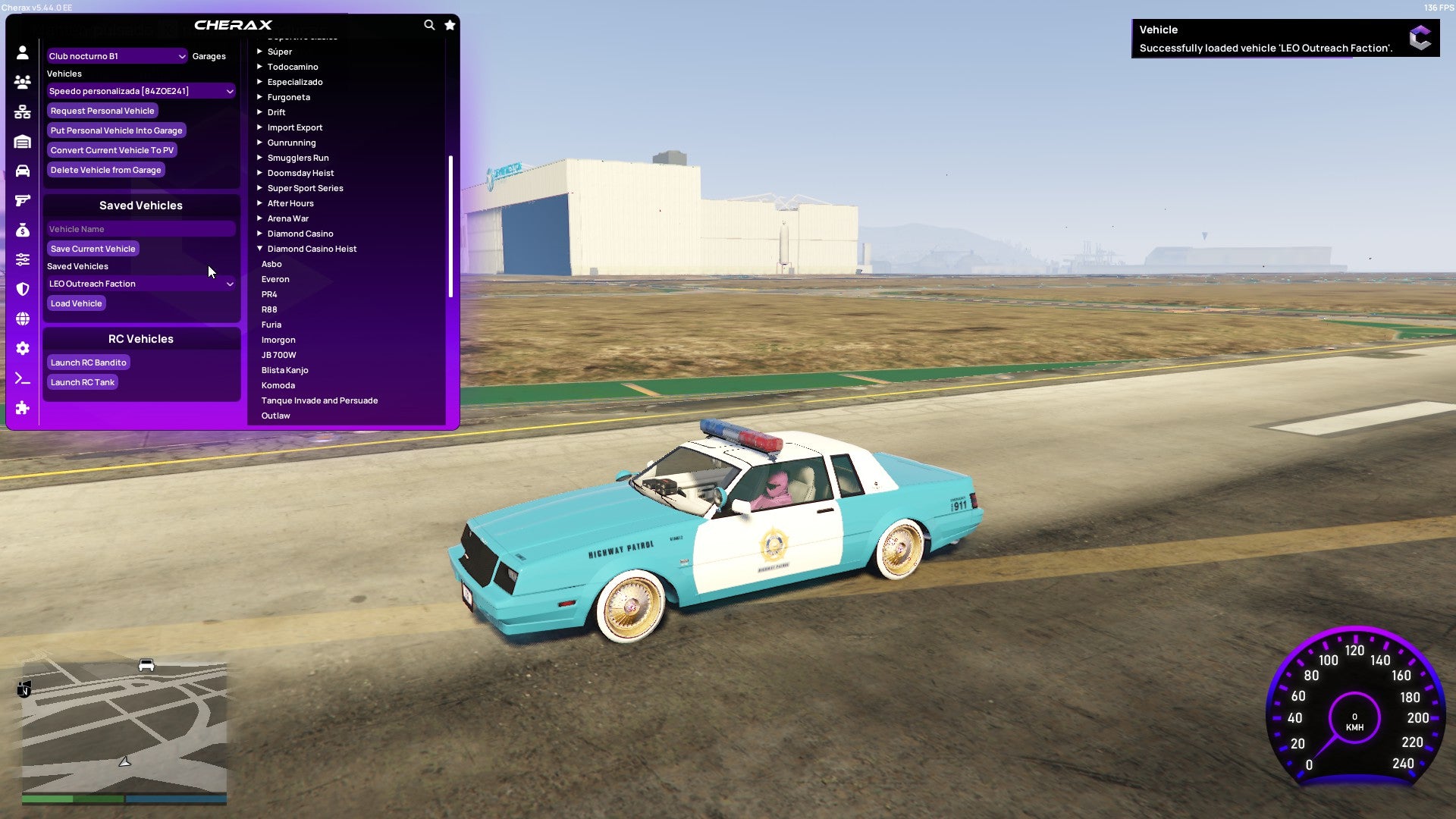Screen dimensions: 1456x819
Task: Open the LEO Outreach Faction saved vehicles dropdown
Action: tap(140, 284)
